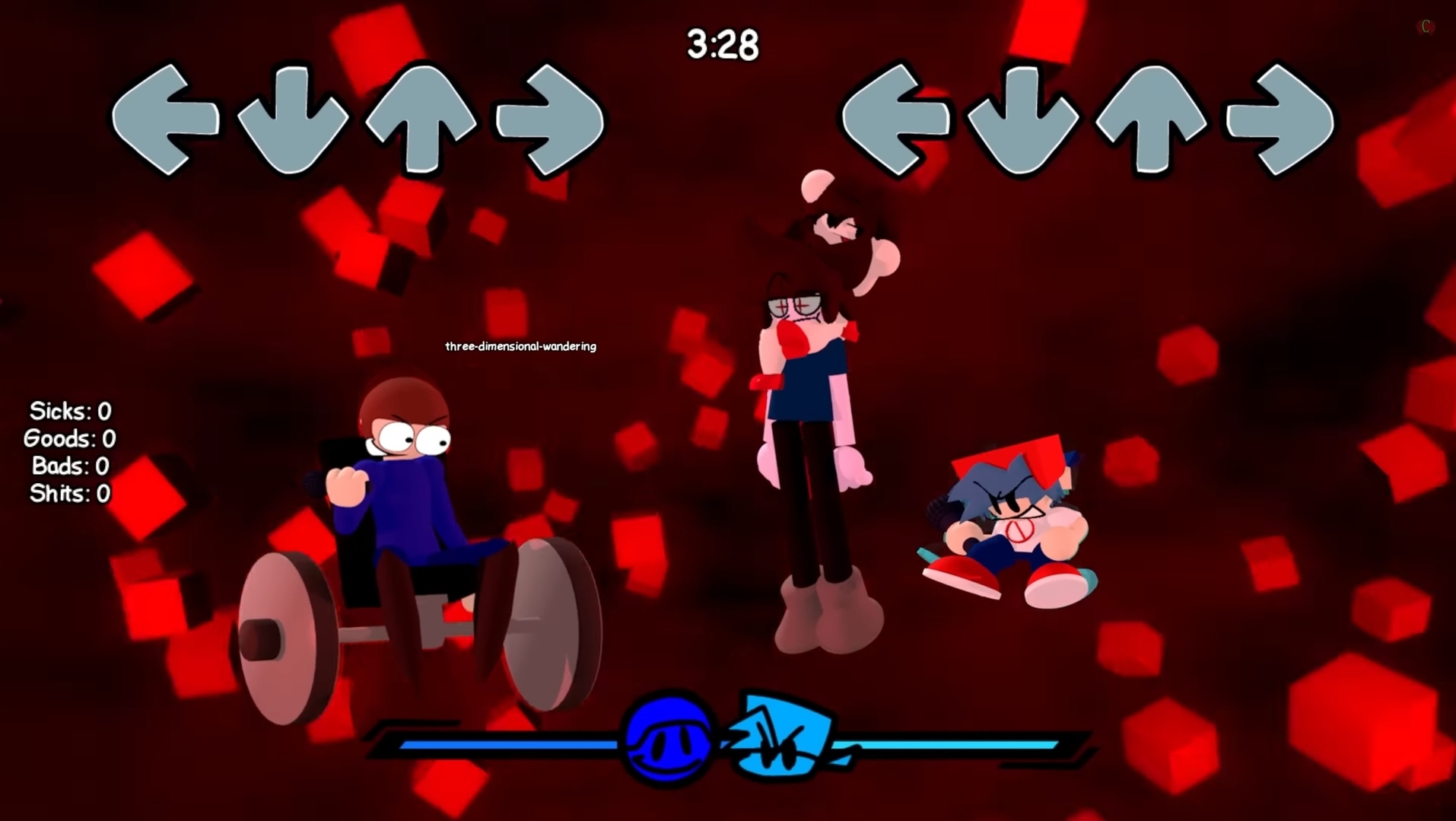Click the three-dimensional-wandering watermark text
The height and width of the screenshot is (821, 1456).
[520, 345]
